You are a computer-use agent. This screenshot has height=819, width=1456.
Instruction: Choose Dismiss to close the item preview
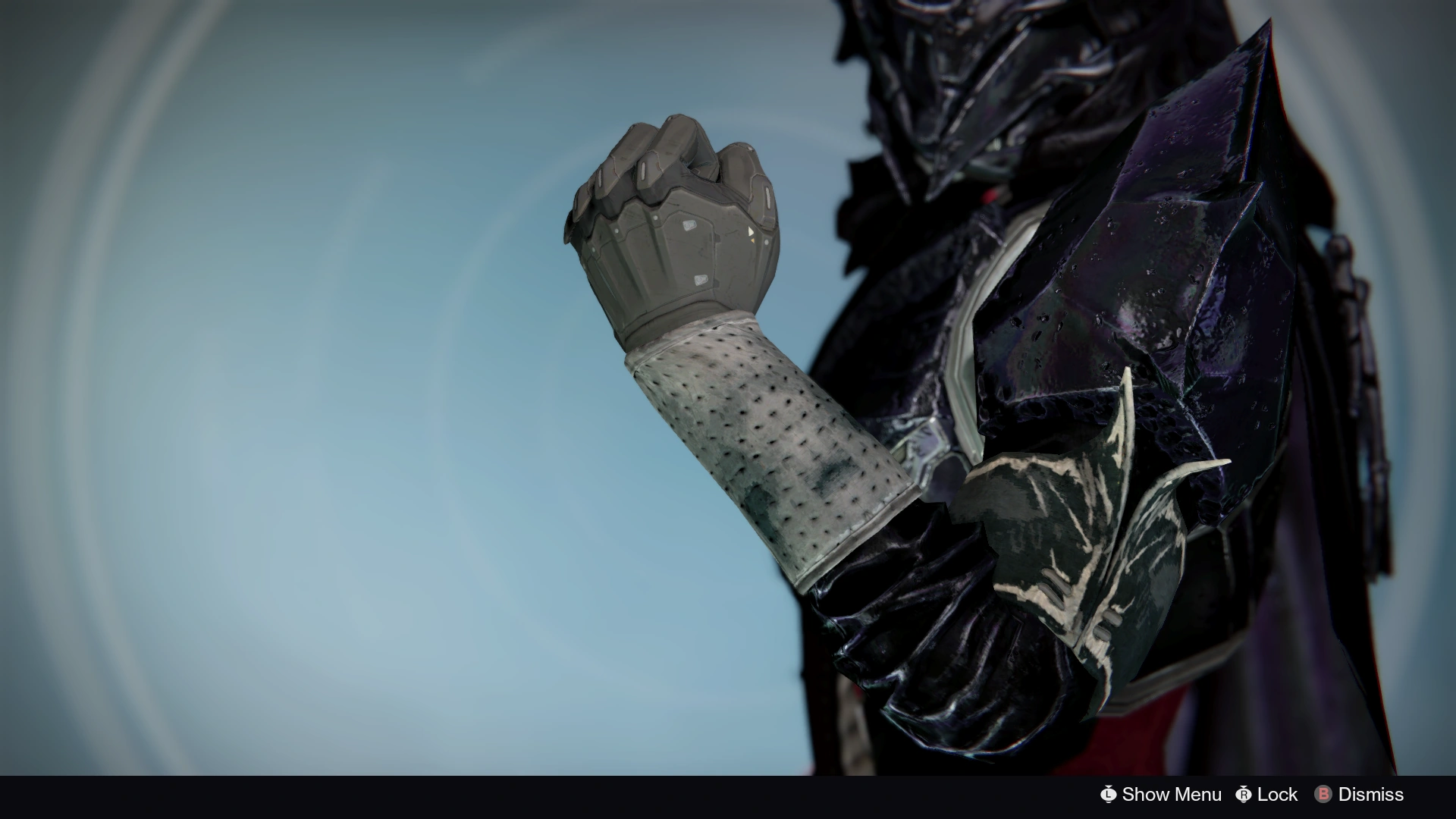tap(1373, 795)
